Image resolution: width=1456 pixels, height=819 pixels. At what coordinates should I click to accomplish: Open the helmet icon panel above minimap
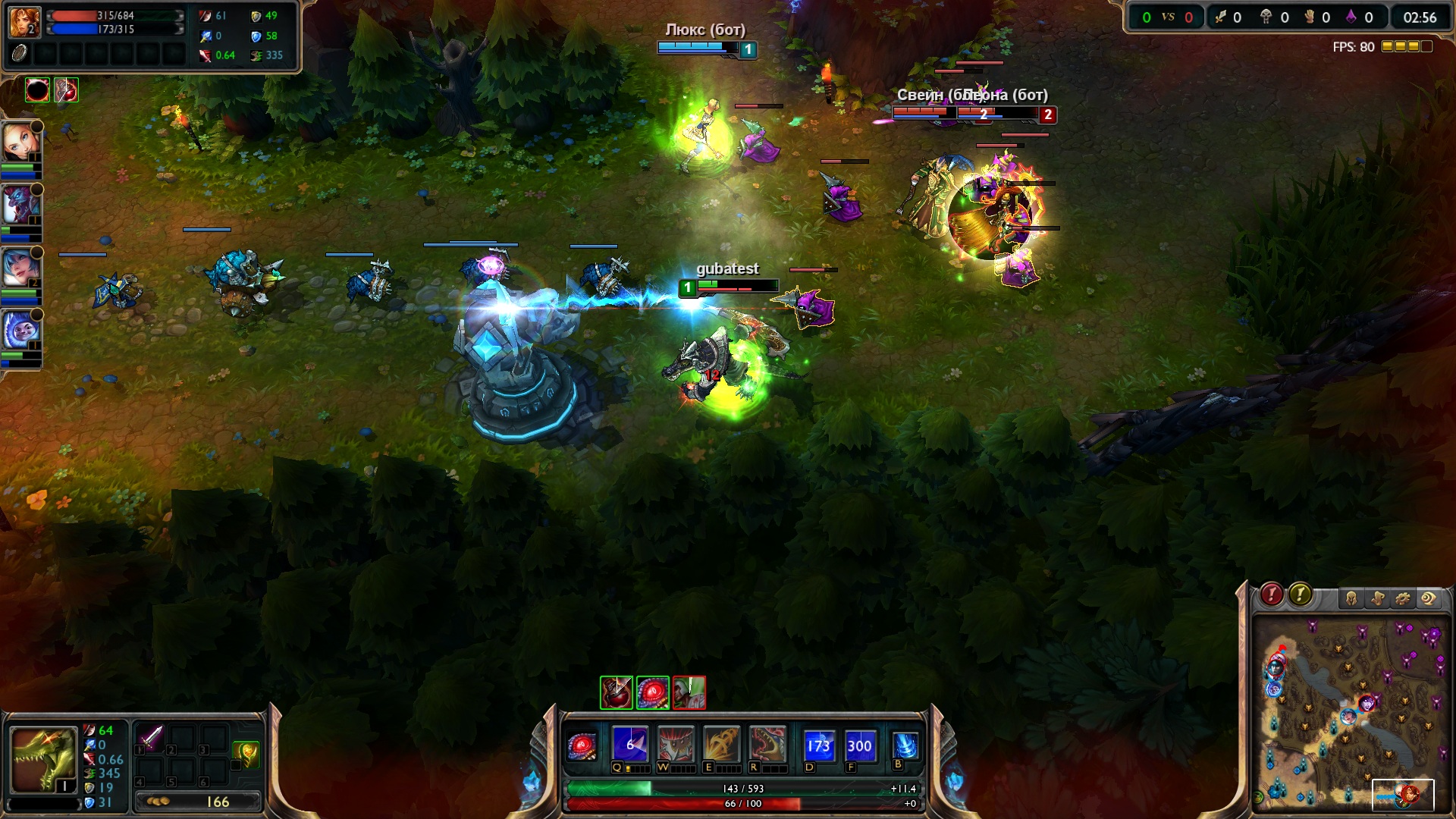point(1351,599)
